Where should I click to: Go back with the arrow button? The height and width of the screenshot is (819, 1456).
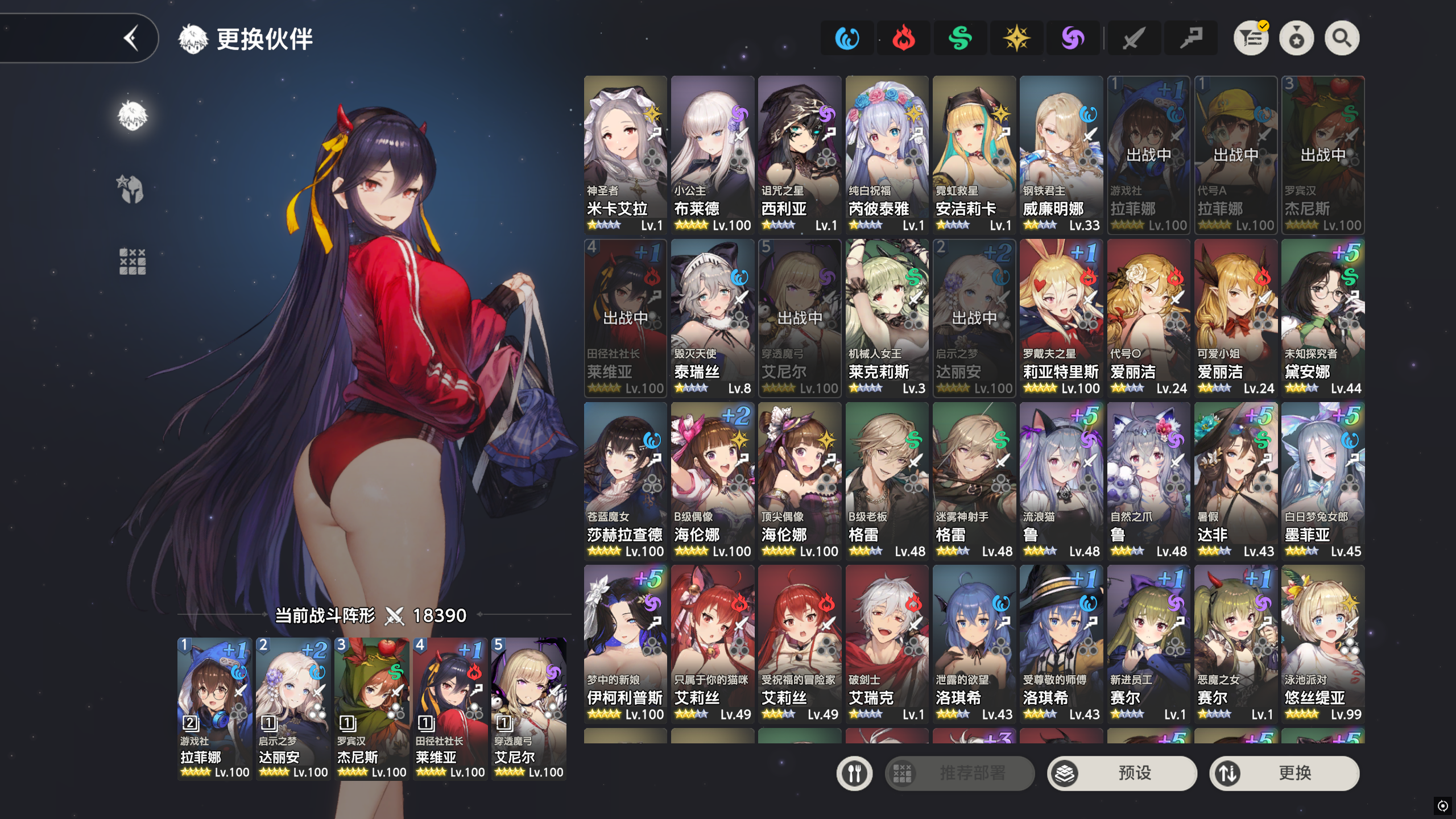(x=131, y=39)
